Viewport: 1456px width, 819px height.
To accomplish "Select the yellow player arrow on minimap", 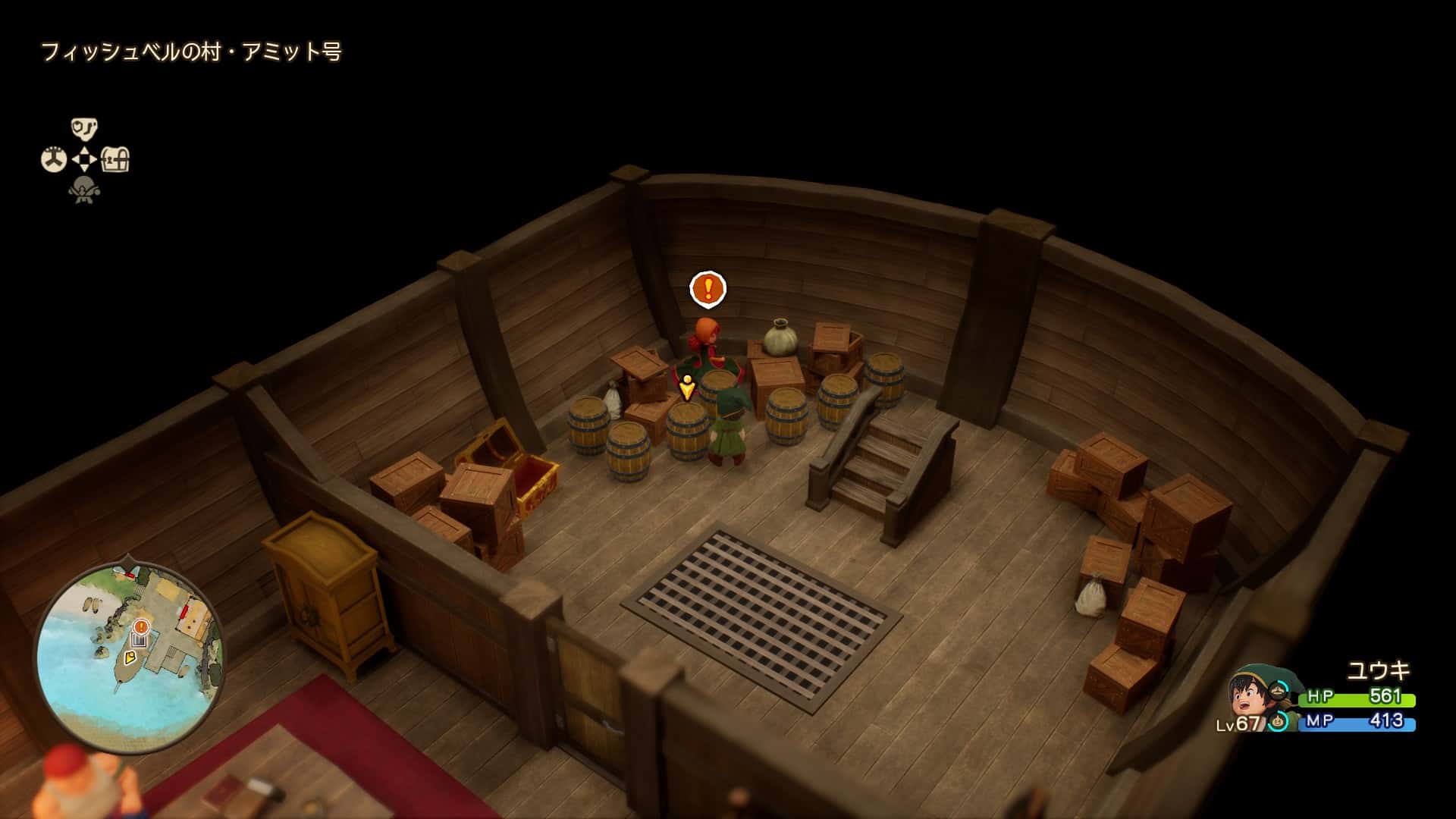I will pyautogui.click(x=130, y=658).
